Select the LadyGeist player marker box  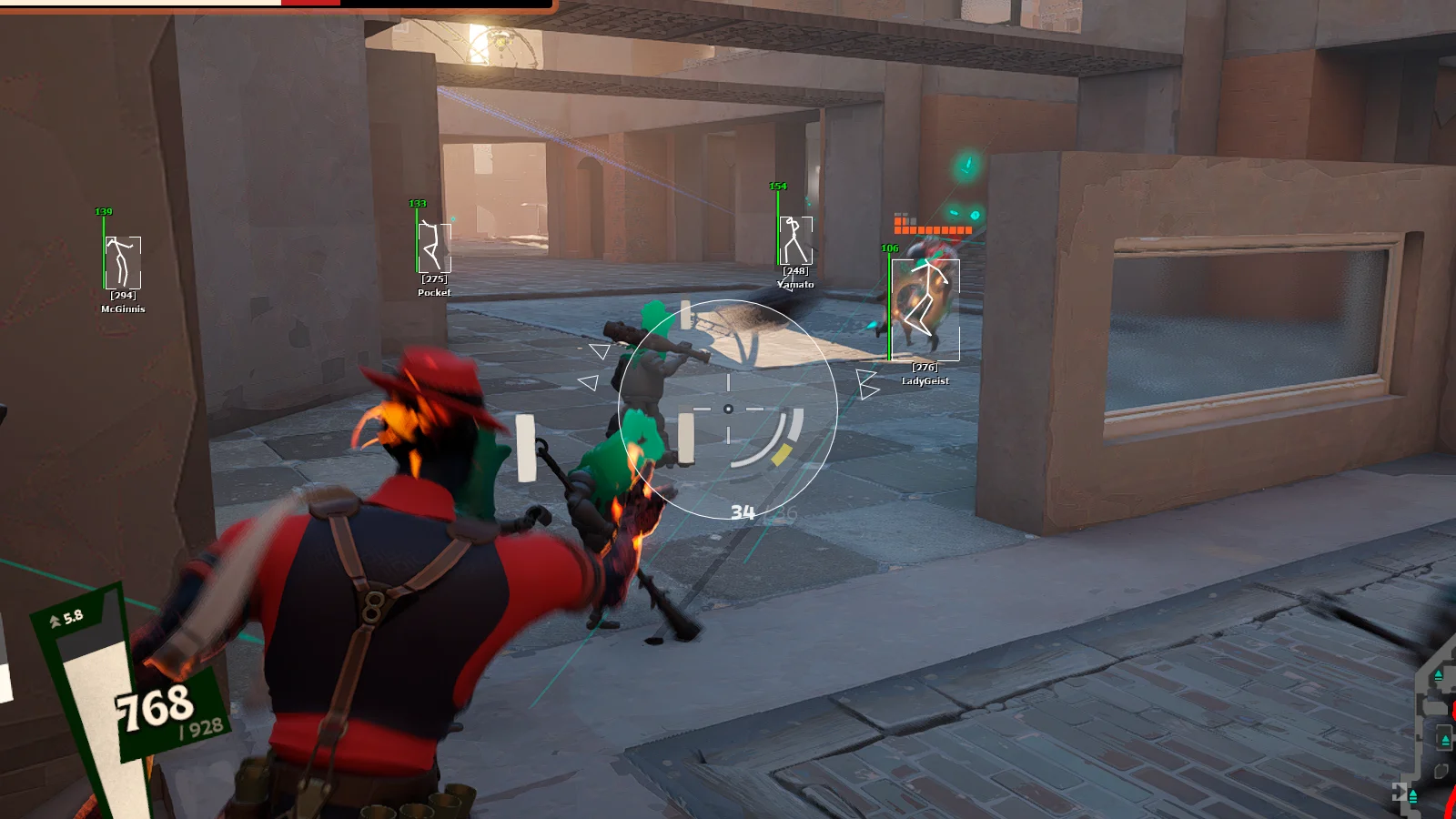pyautogui.click(x=925, y=310)
